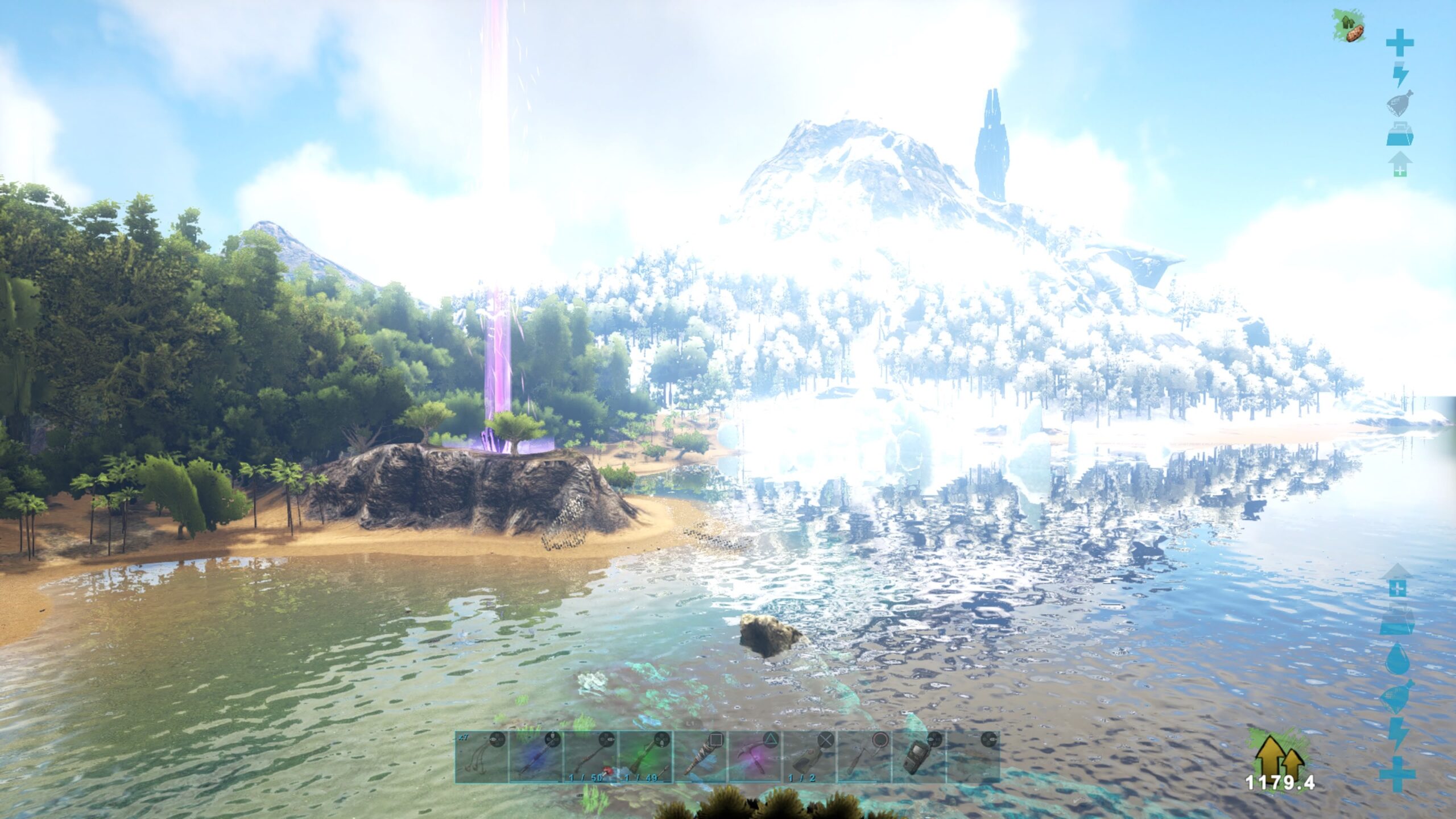The width and height of the screenshot is (1456, 819).
Task: Select the bola slot showing x7
Action: point(482,756)
